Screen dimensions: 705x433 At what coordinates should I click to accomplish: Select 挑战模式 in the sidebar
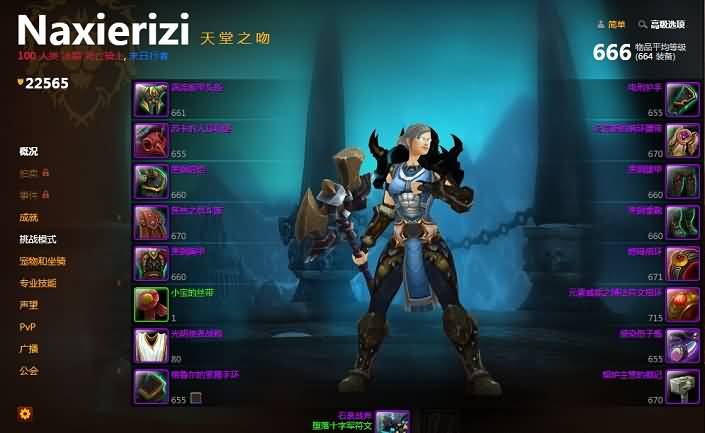coord(38,240)
